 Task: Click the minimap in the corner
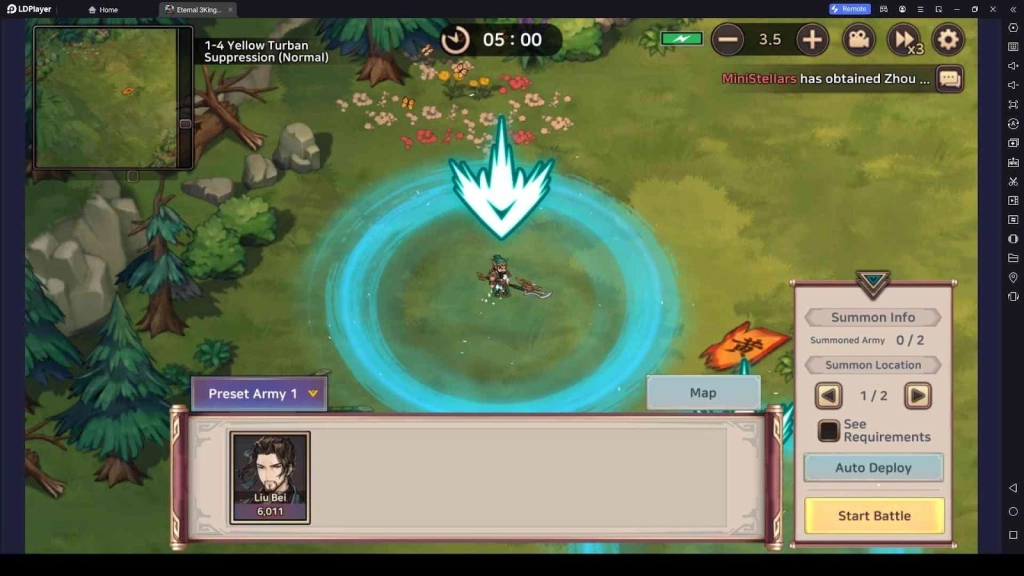tap(107, 97)
